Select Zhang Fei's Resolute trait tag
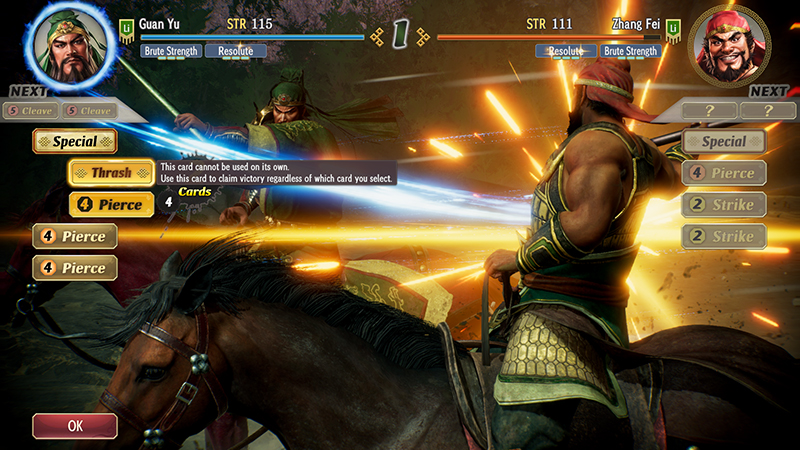Image resolution: width=800 pixels, height=450 pixels. [566, 51]
